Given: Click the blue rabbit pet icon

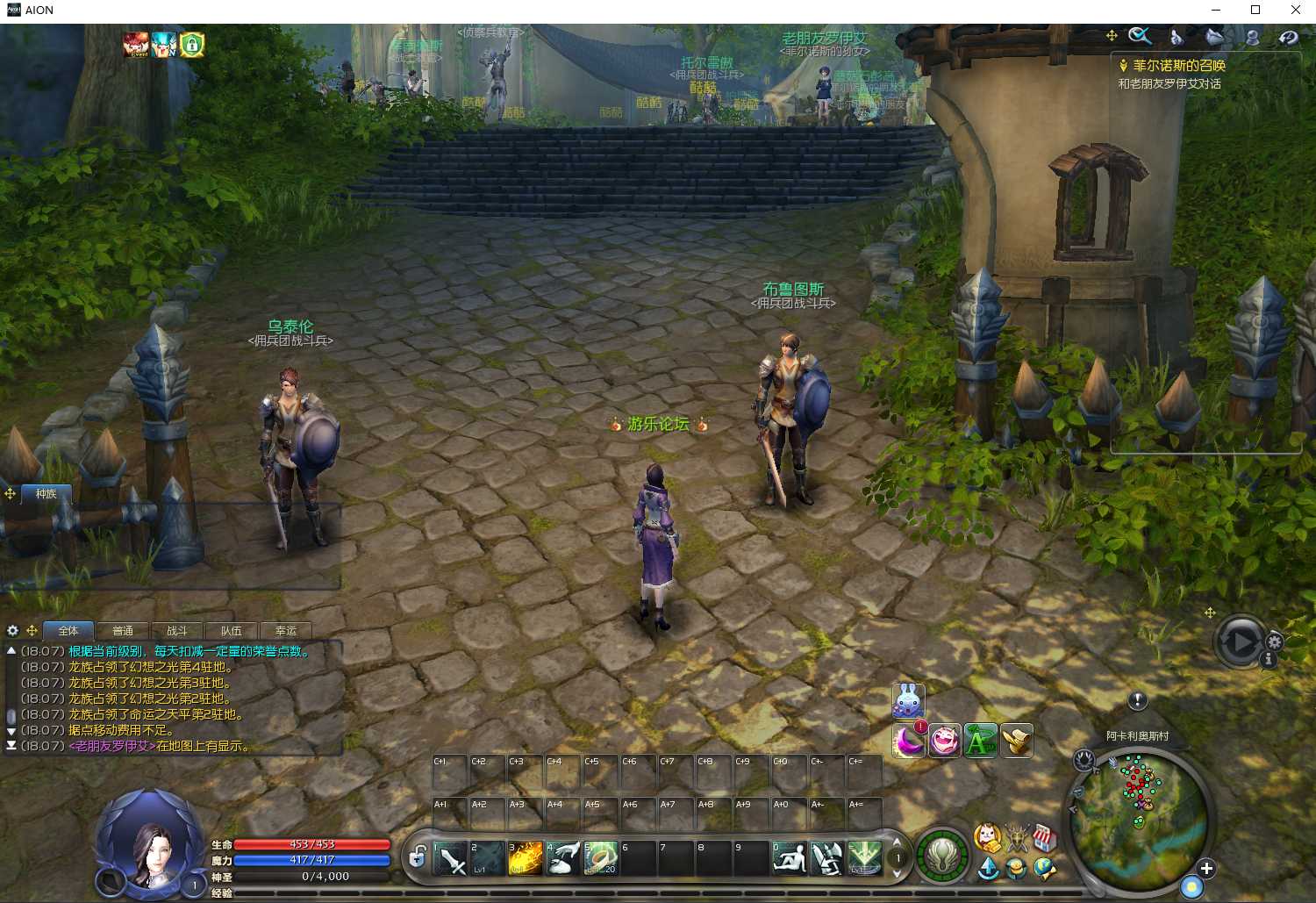Looking at the screenshot, I should 908,700.
